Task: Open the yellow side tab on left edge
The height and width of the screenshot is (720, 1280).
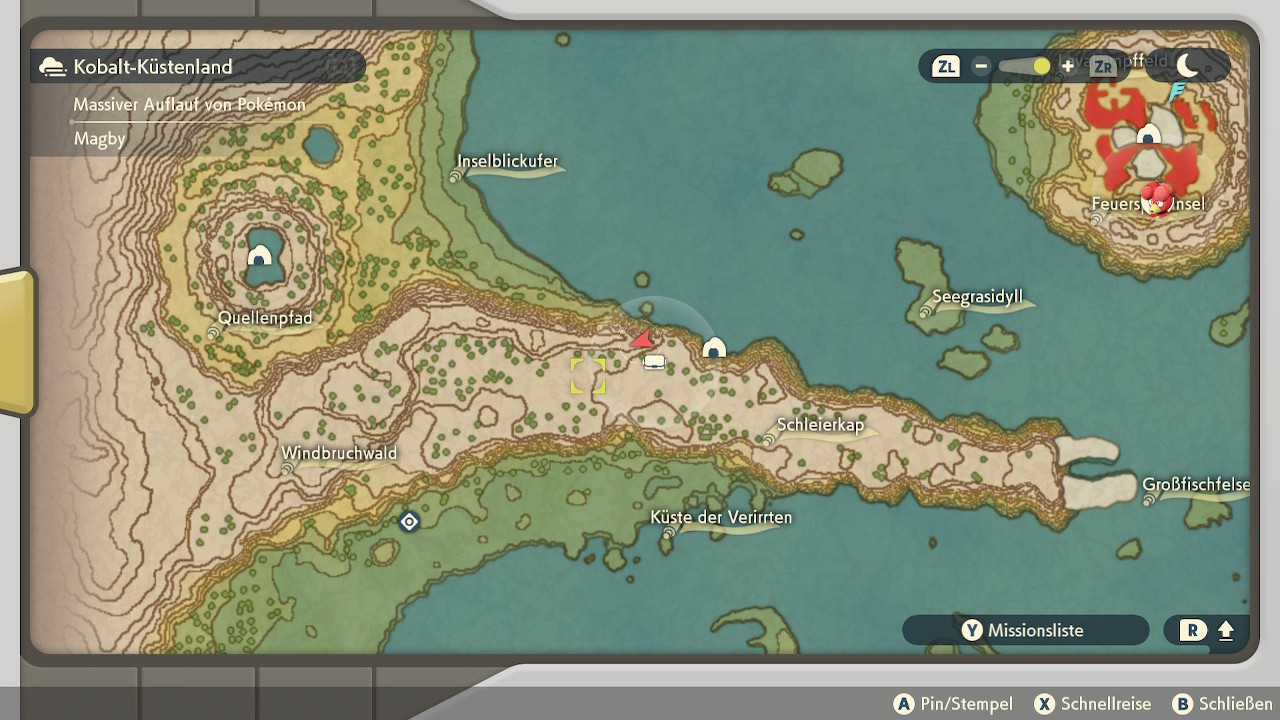Action: [x=17, y=341]
